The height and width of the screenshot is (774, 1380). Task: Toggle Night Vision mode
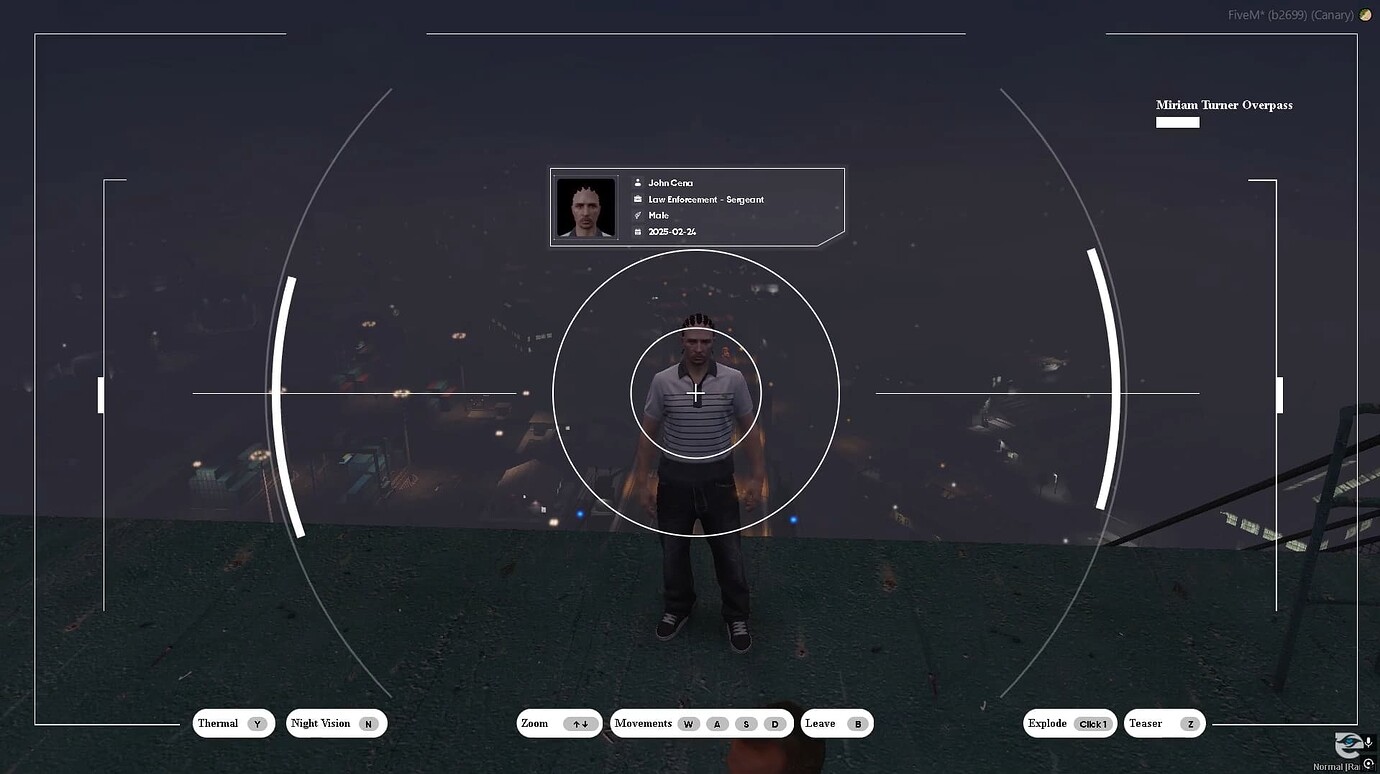[336, 723]
